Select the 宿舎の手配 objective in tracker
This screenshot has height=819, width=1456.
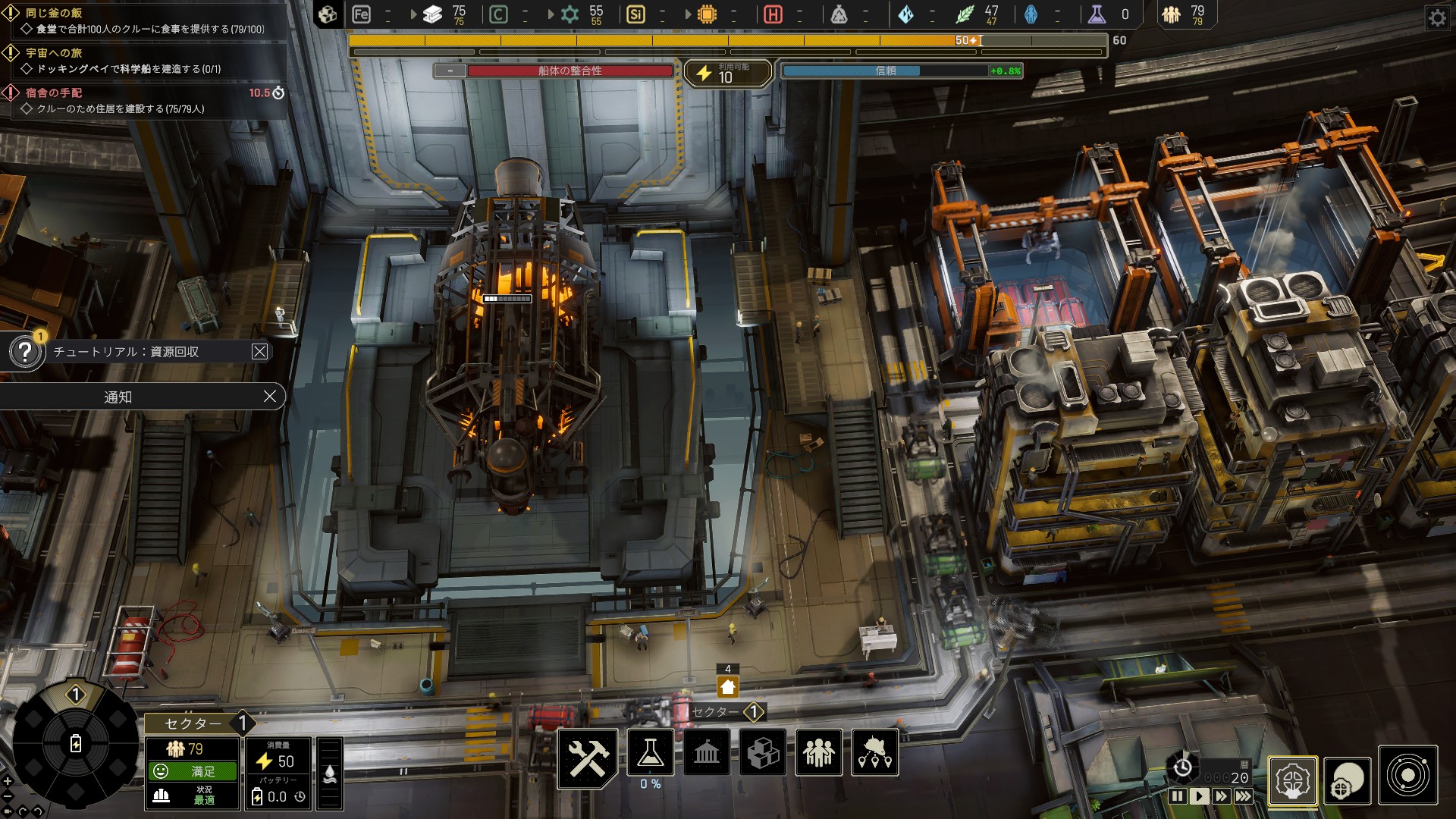point(55,93)
